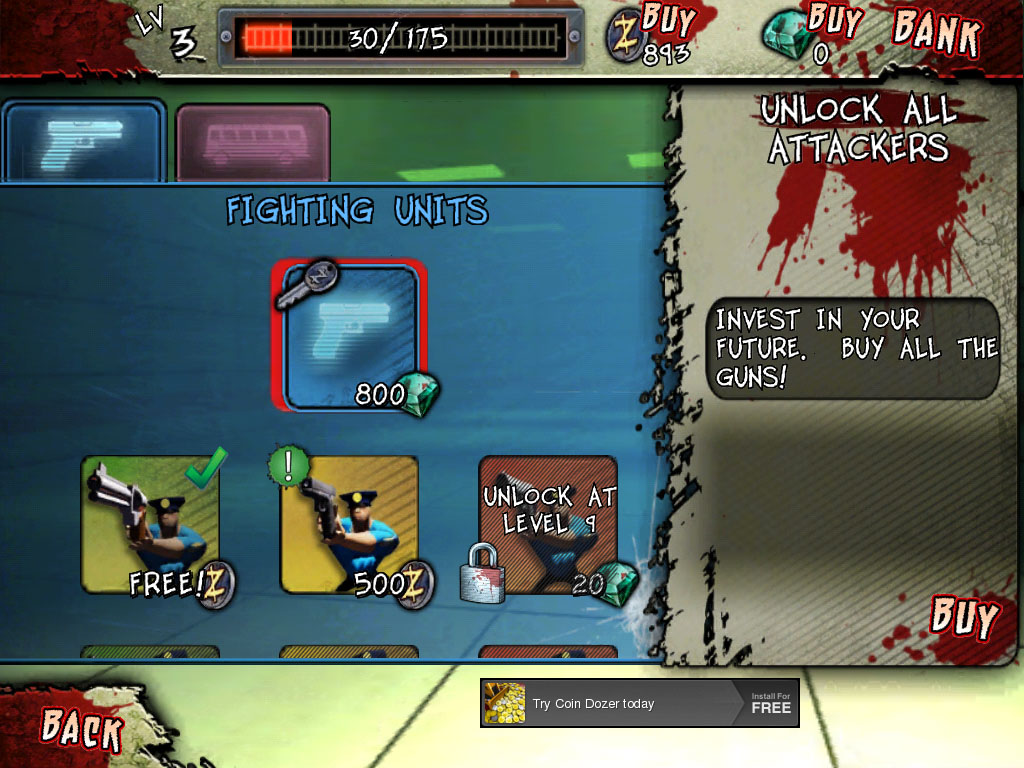The height and width of the screenshot is (768, 1024).
Task: Select the locked Level 9 unit
Action: [x=547, y=525]
